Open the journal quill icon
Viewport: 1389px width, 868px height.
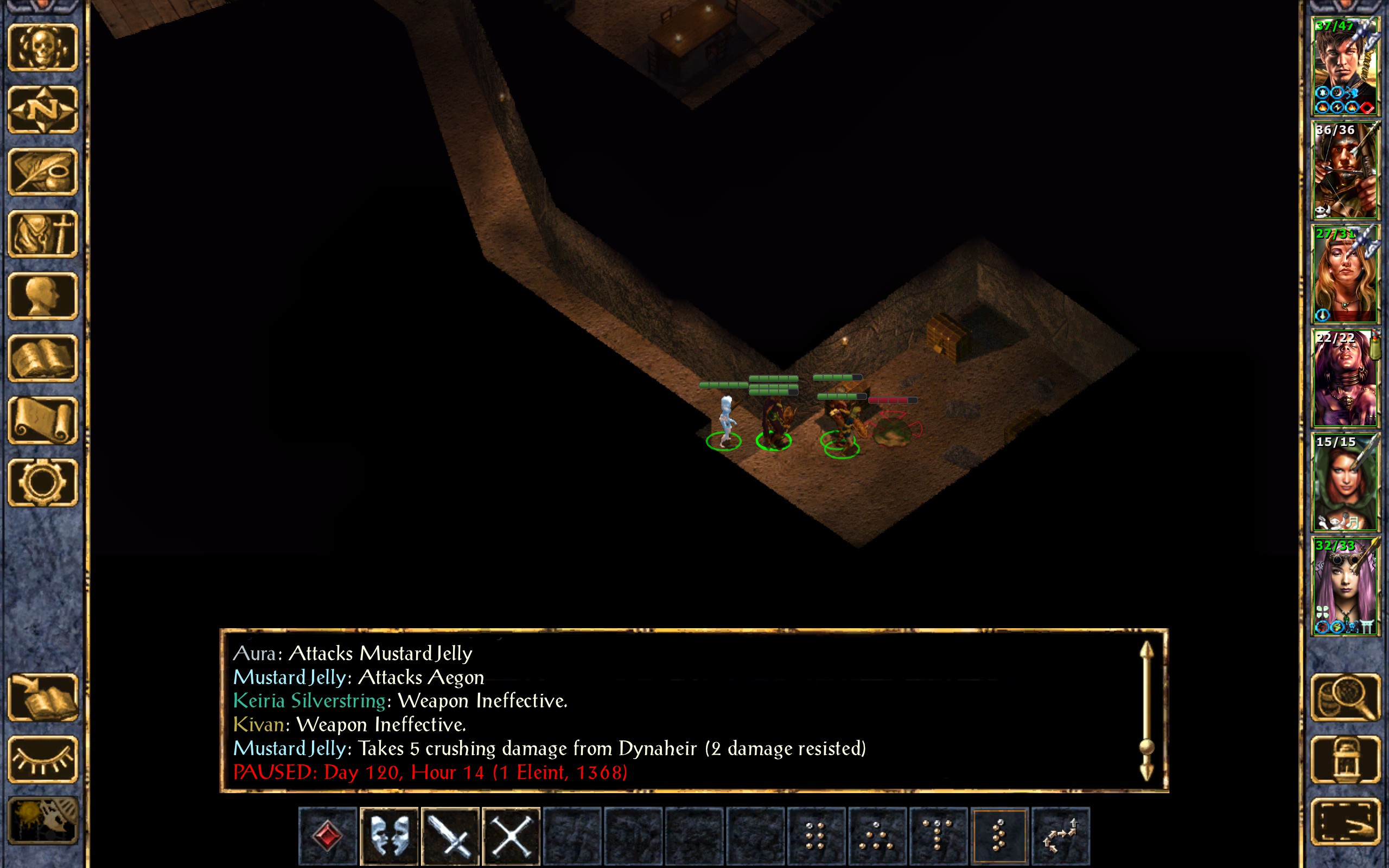coord(42,171)
